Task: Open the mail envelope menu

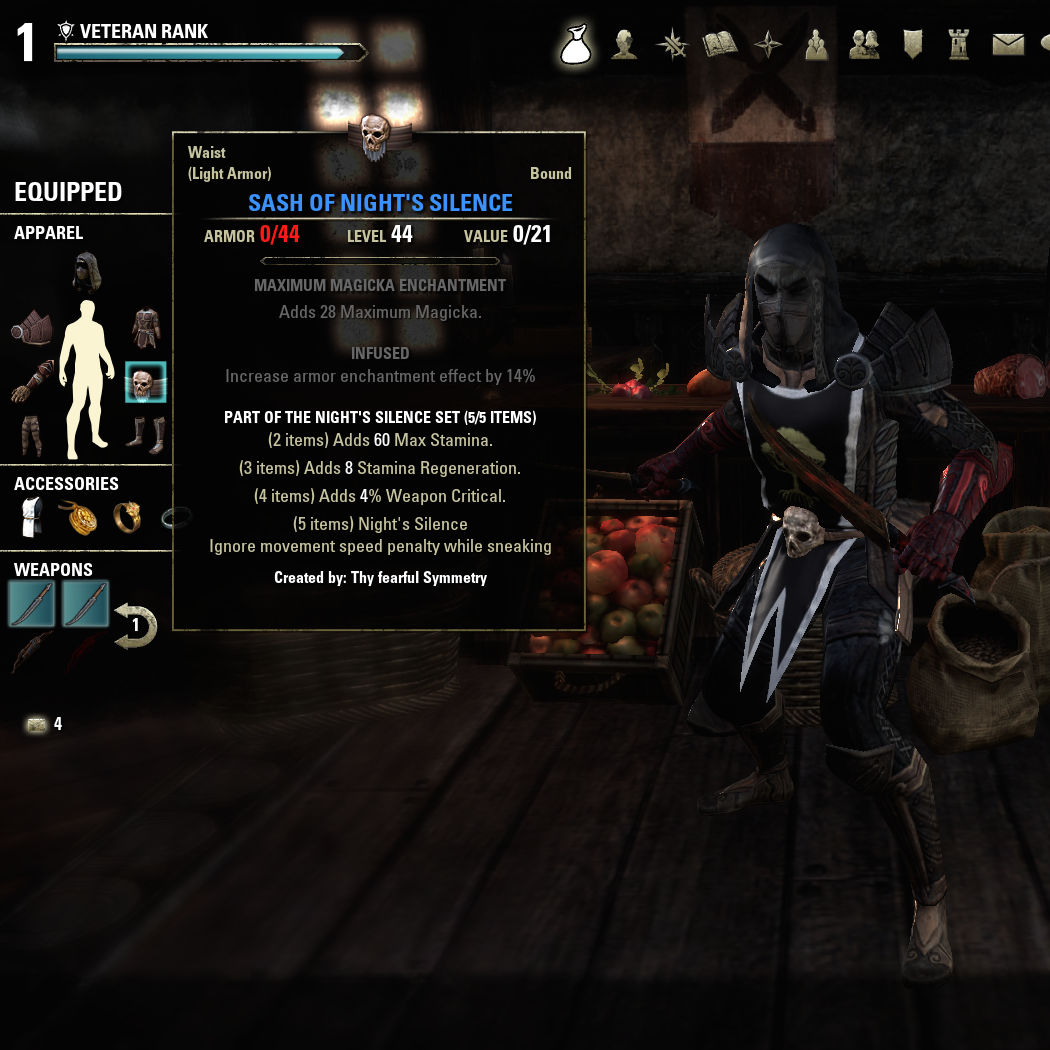Action: point(1008,45)
